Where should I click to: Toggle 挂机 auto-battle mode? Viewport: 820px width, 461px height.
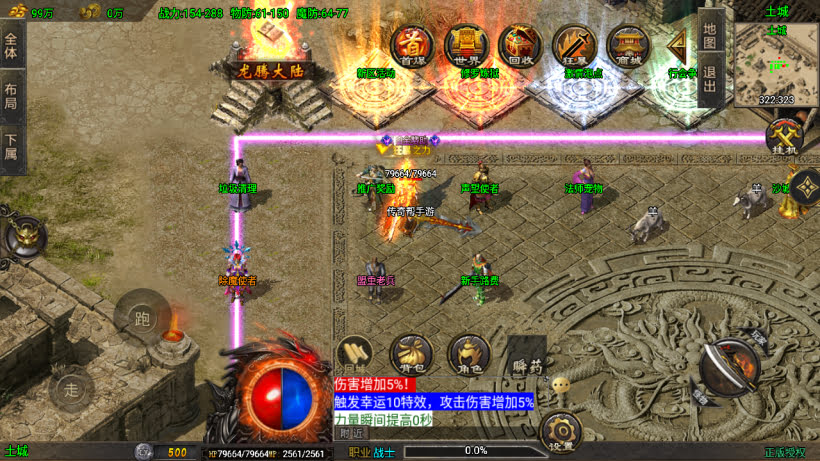[786, 137]
